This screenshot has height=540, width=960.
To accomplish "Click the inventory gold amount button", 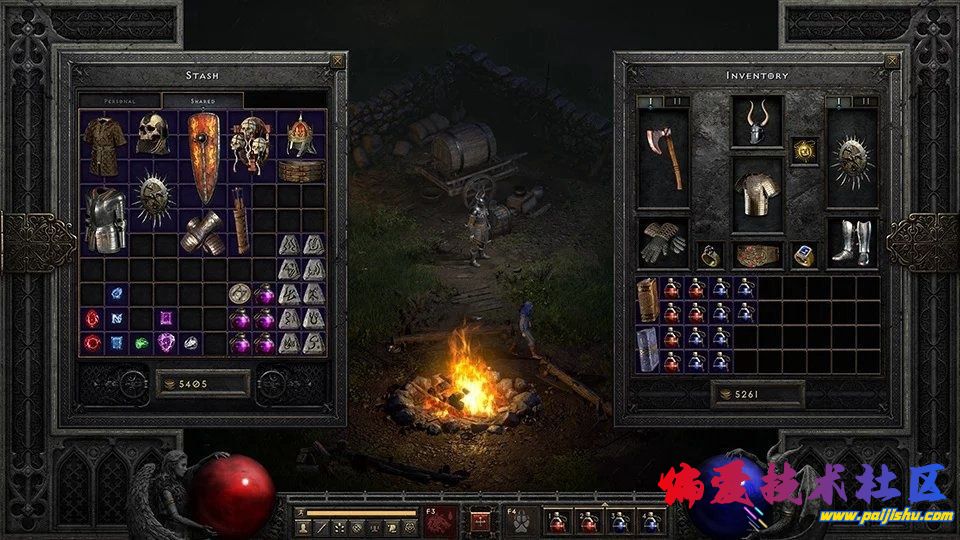I will [x=757, y=394].
